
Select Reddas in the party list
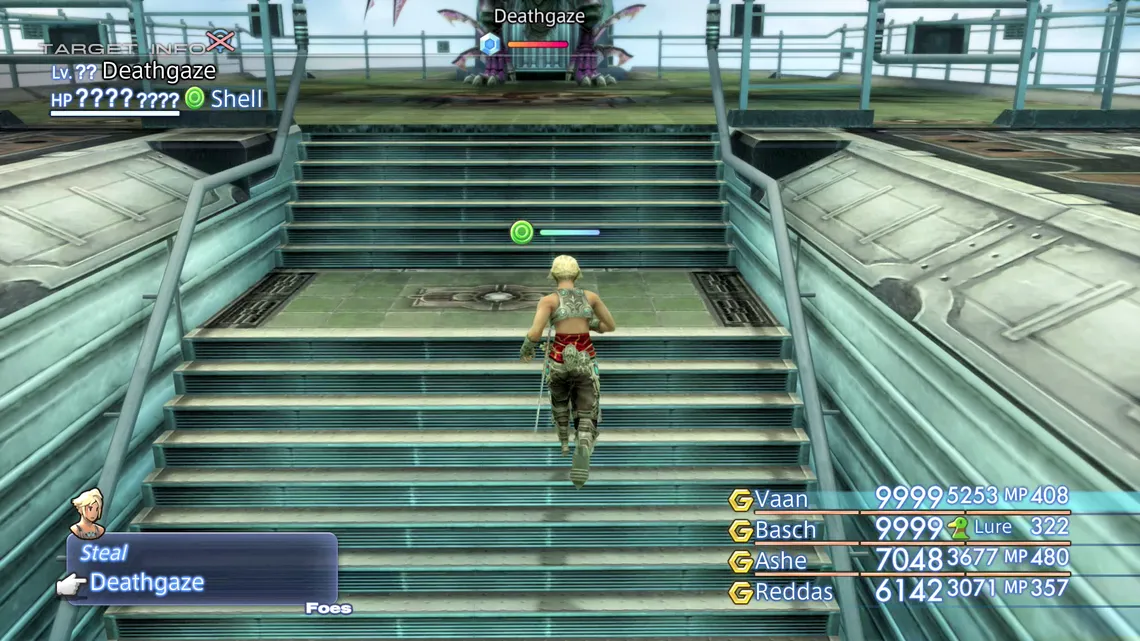click(x=794, y=592)
